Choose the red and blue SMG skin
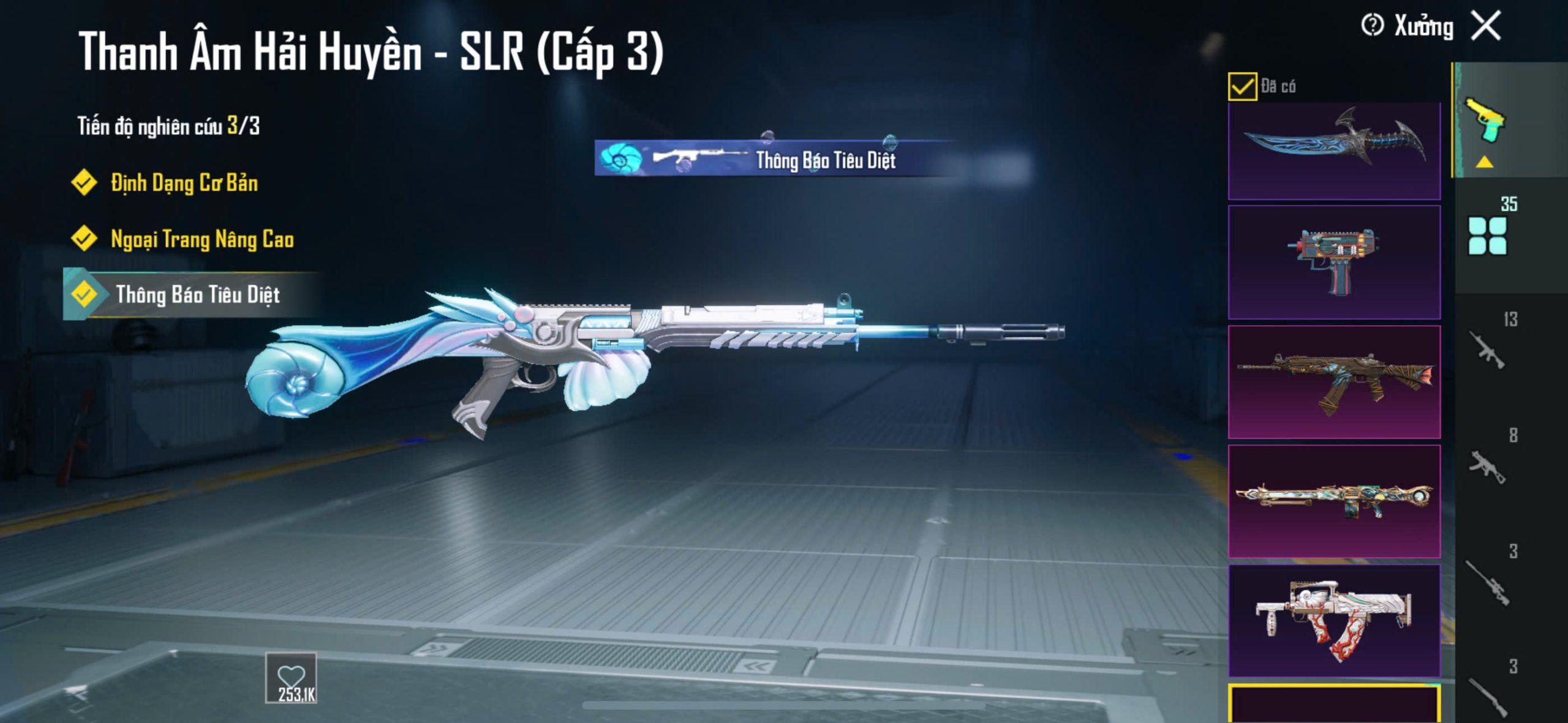 pyautogui.click(x=1334, y=263)
